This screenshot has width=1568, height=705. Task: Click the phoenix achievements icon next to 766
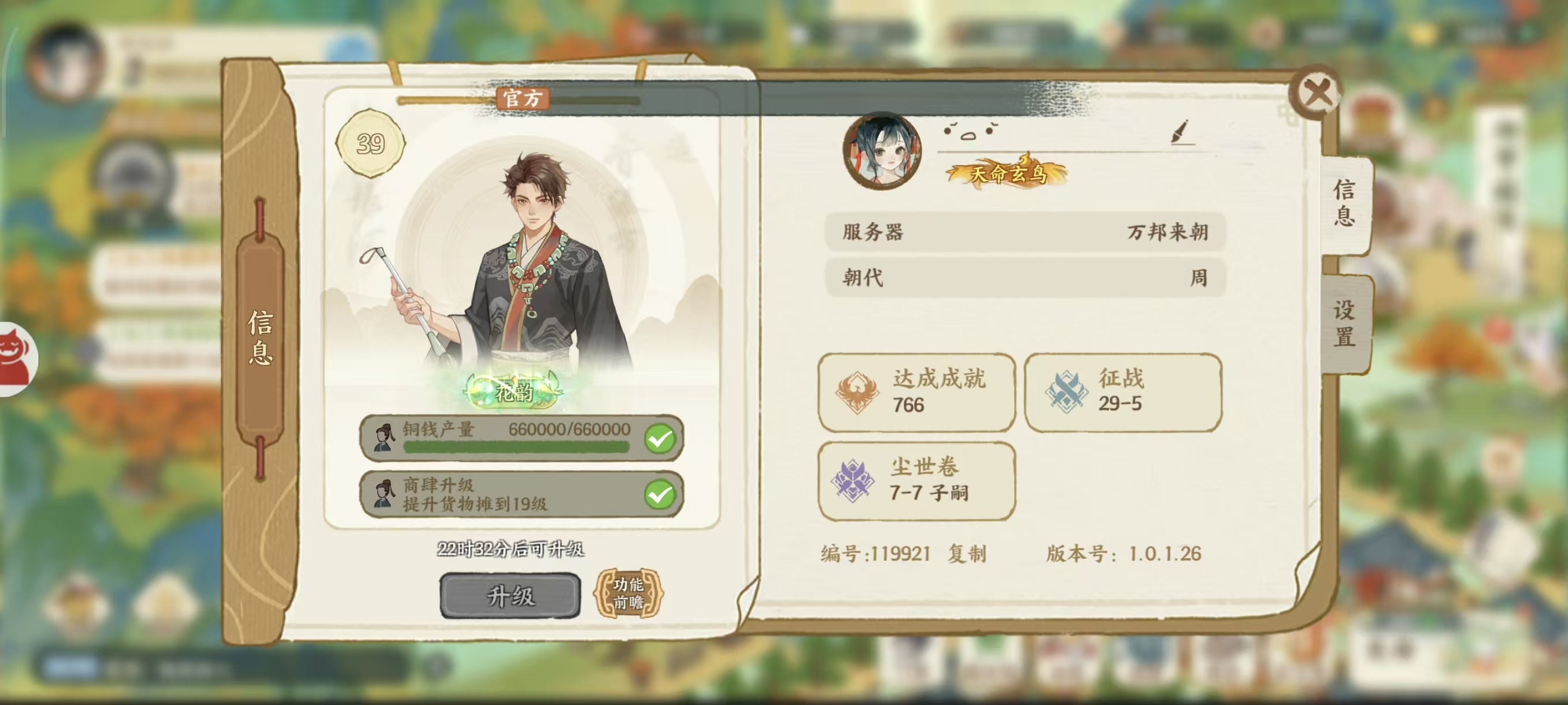(x=859, y=392)
